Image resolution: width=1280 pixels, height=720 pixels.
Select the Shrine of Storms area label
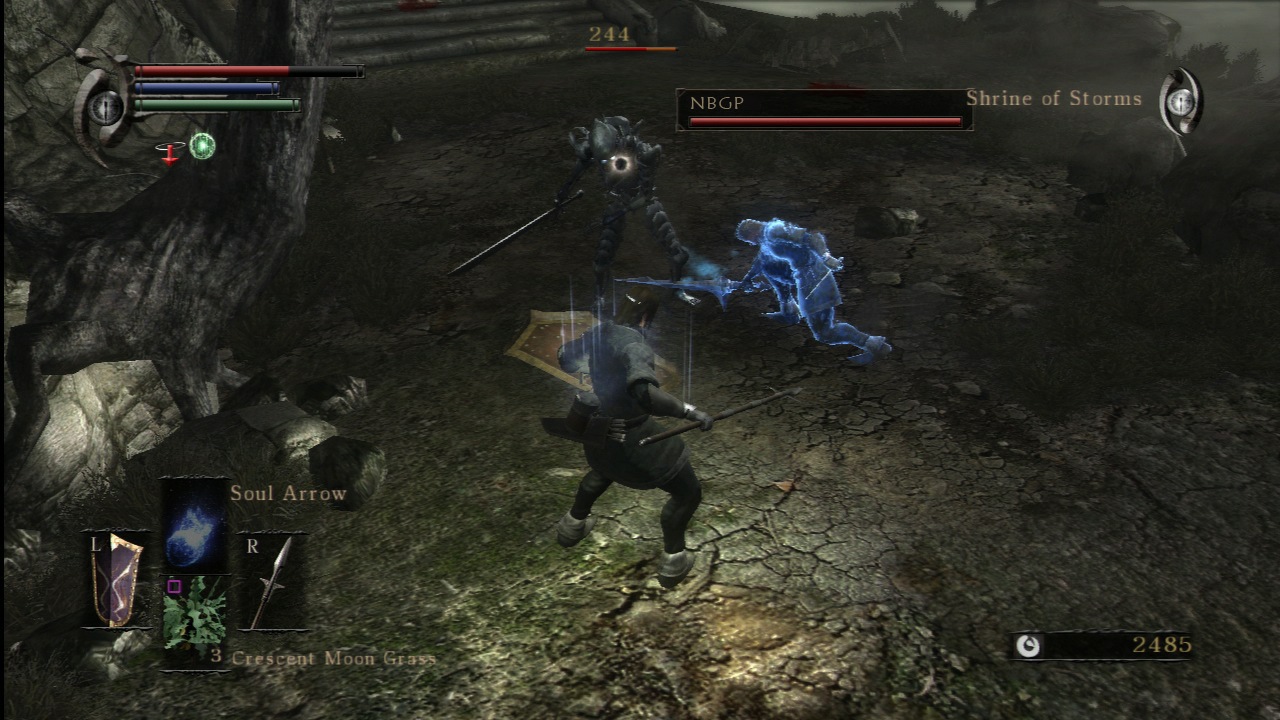(x=1054, y=98)
